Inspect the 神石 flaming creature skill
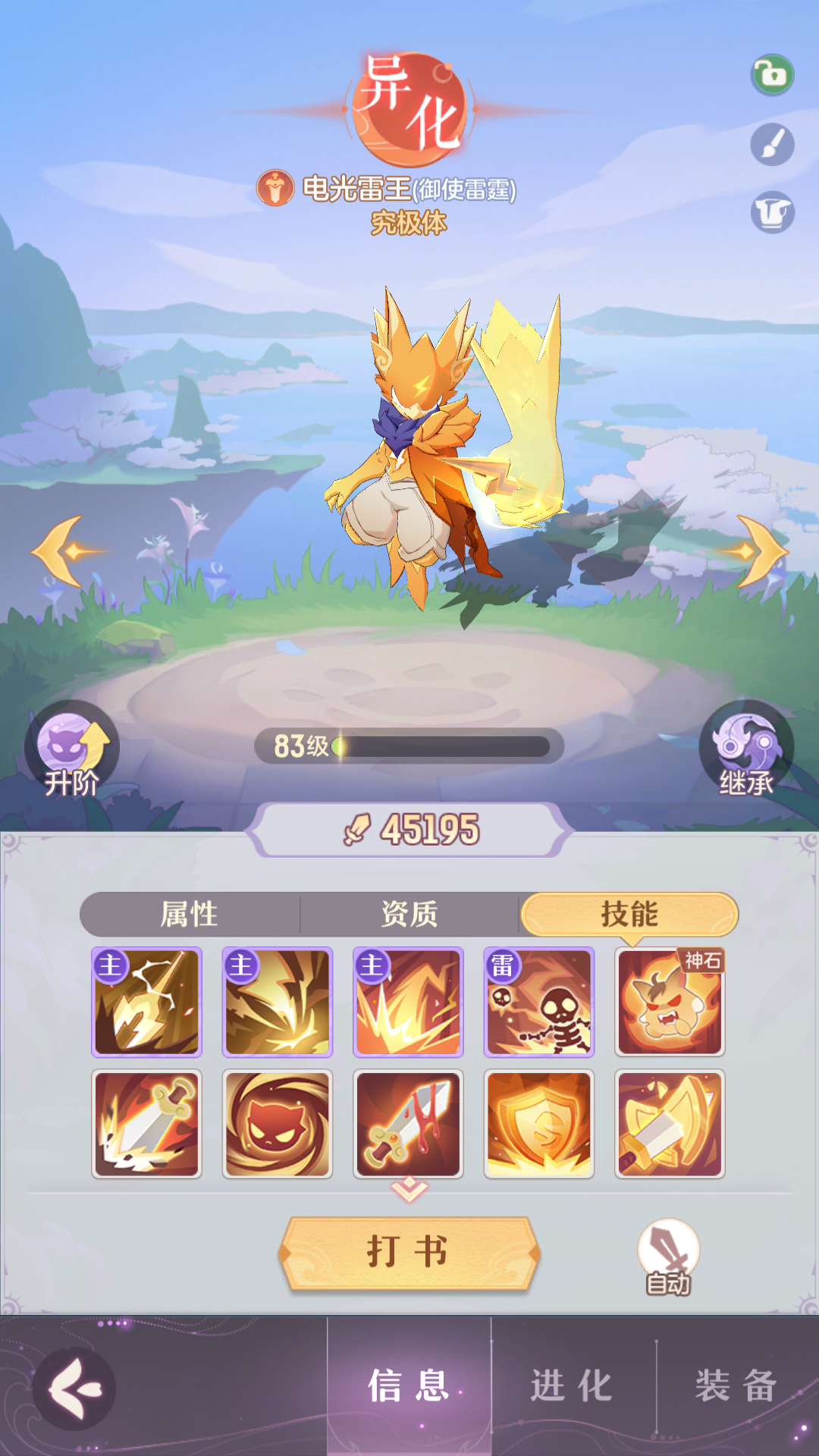This screenshot has width=819, height=1456. point(670,1002)
